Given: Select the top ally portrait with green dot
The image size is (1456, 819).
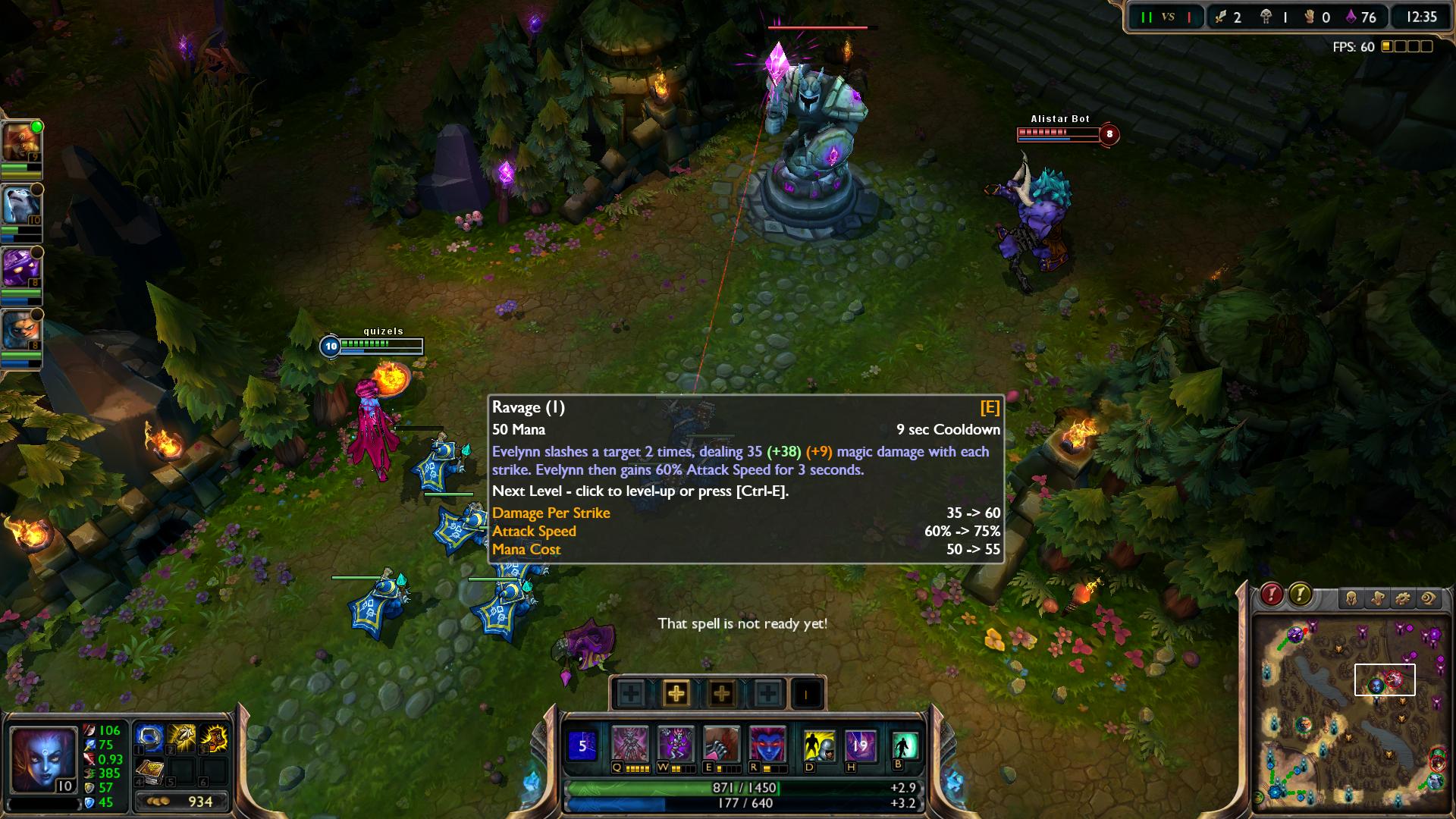Looking at the screenshot, I should point(20,143).
